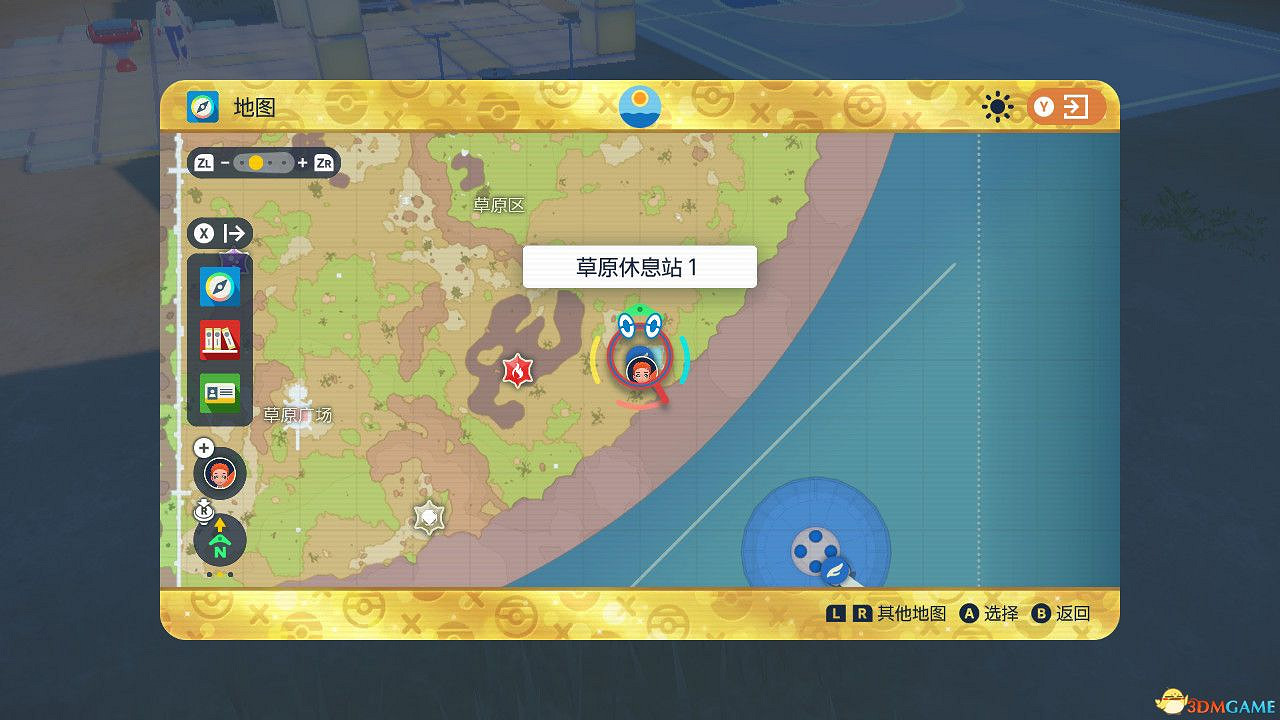Click the blue compass icon beside the map title
This screenshot has width=1280, height=720.
click(201, 106)
